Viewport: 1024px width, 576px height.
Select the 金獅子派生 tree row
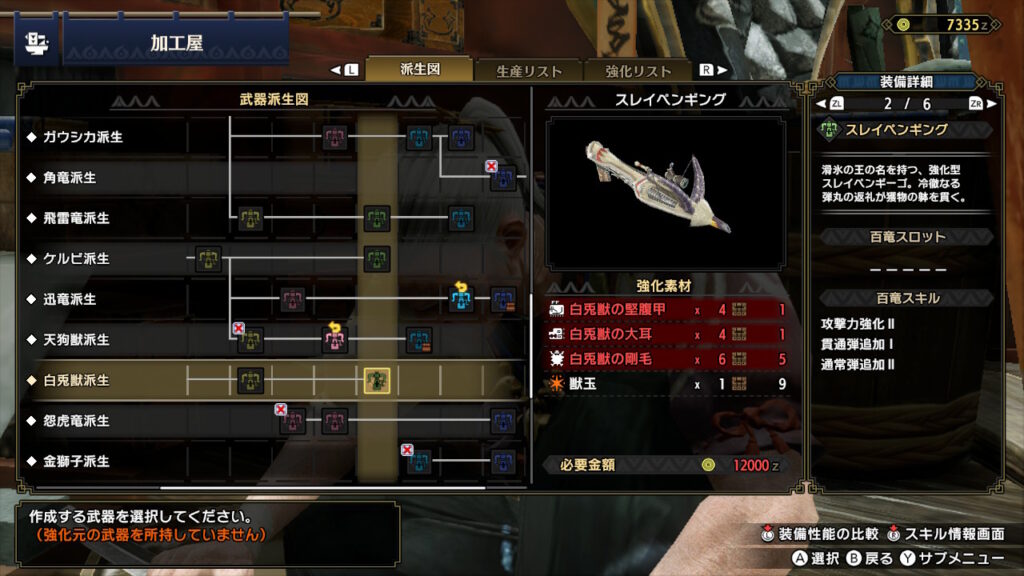(76, 462)
